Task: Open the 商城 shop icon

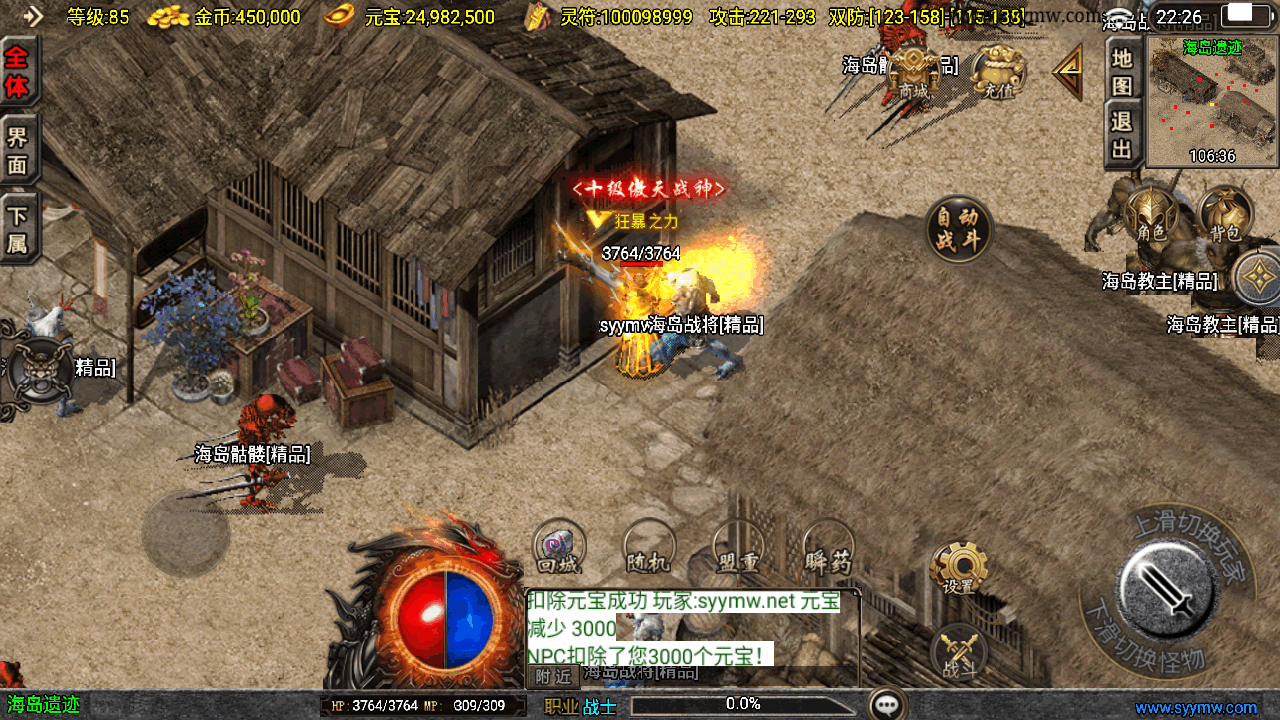Action: click(913, 72)
